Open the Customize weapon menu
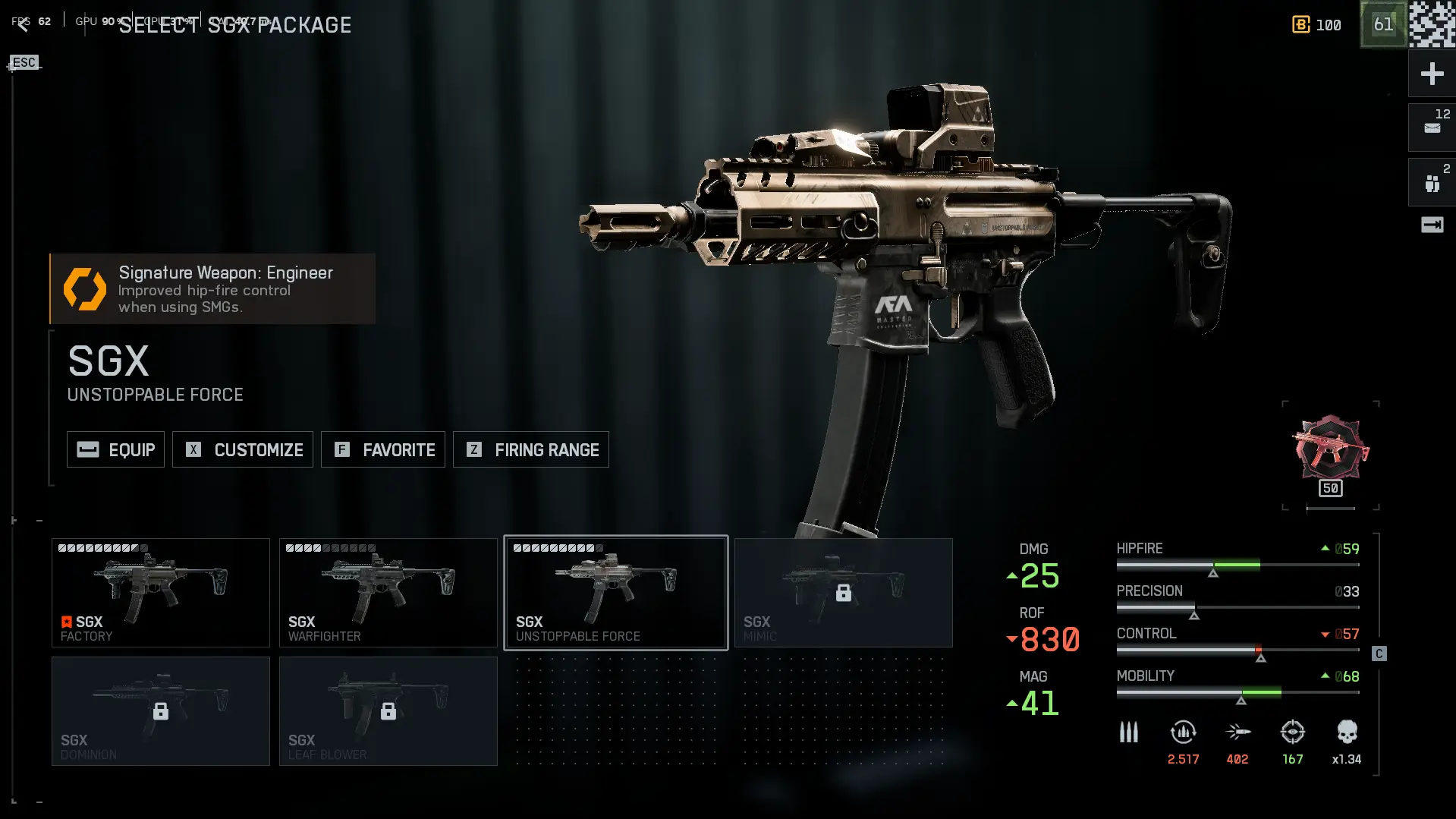 click(x=243, y=449)
